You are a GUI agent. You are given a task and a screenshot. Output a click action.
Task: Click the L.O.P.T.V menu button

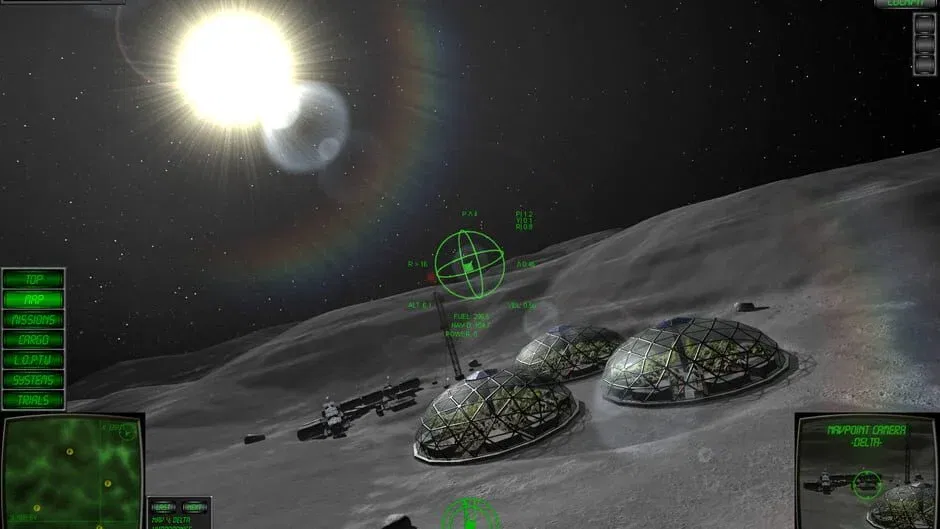[33, 360]
